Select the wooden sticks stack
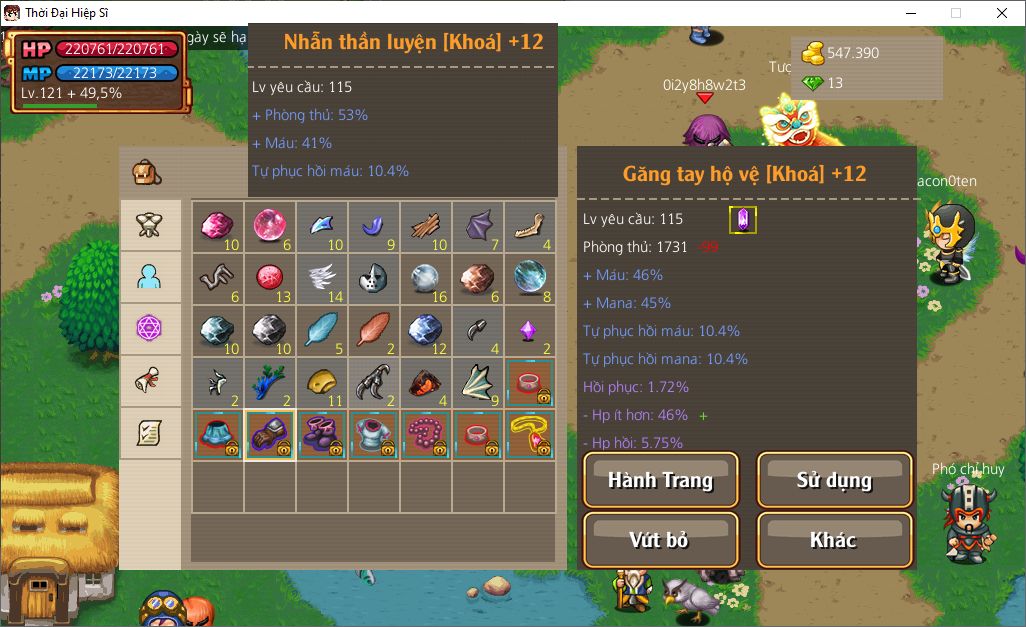The width and height of the screenshot is (1026, 627). (426, 227)
